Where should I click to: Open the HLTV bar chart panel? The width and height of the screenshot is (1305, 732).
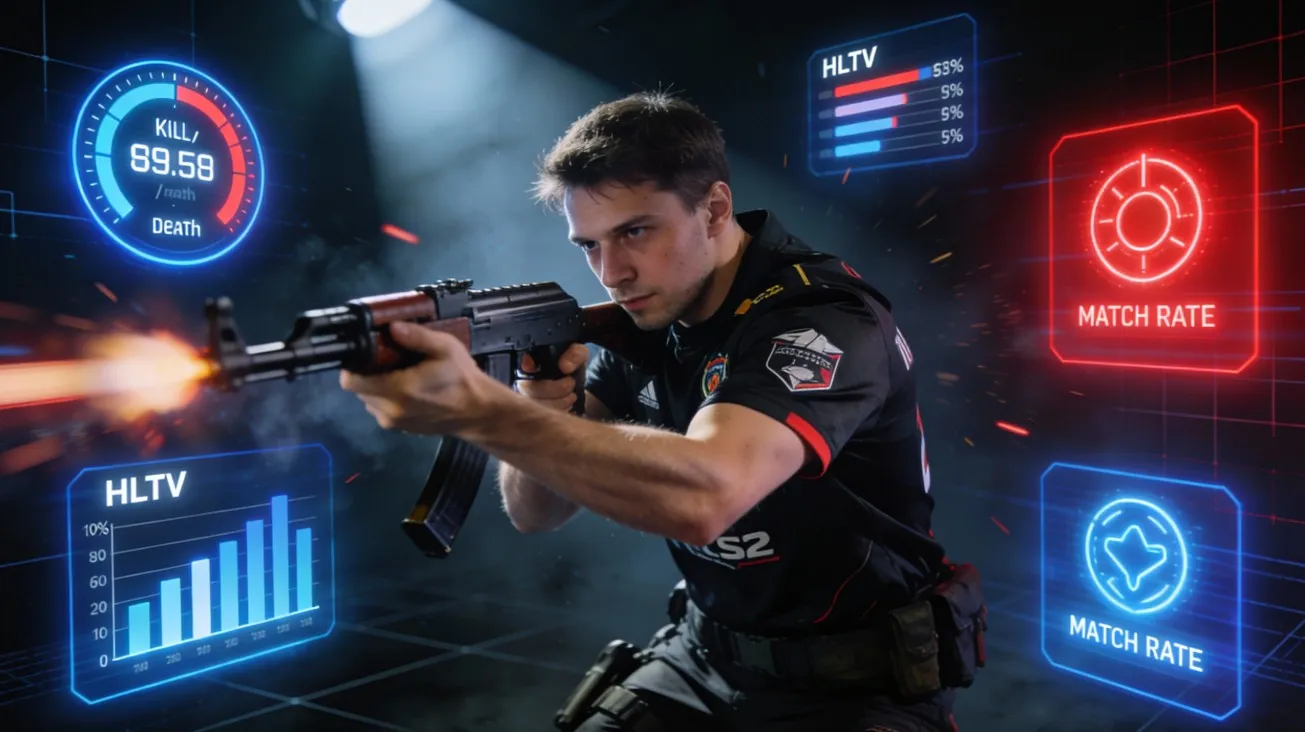(199, 570)
